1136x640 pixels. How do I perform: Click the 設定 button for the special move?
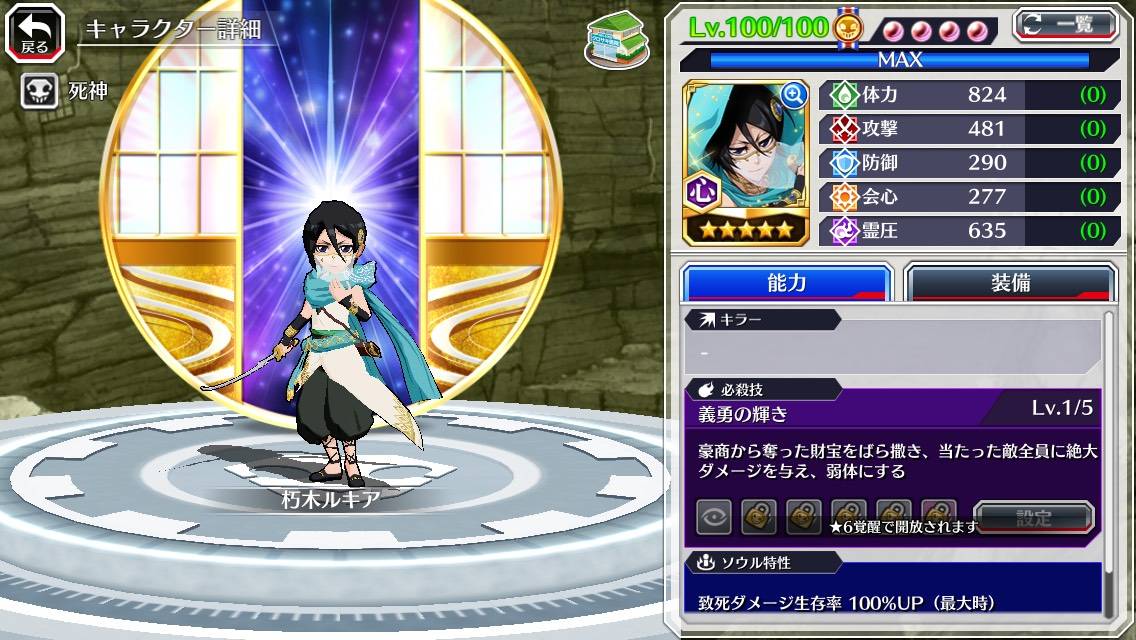click(x=1033, y=518)
